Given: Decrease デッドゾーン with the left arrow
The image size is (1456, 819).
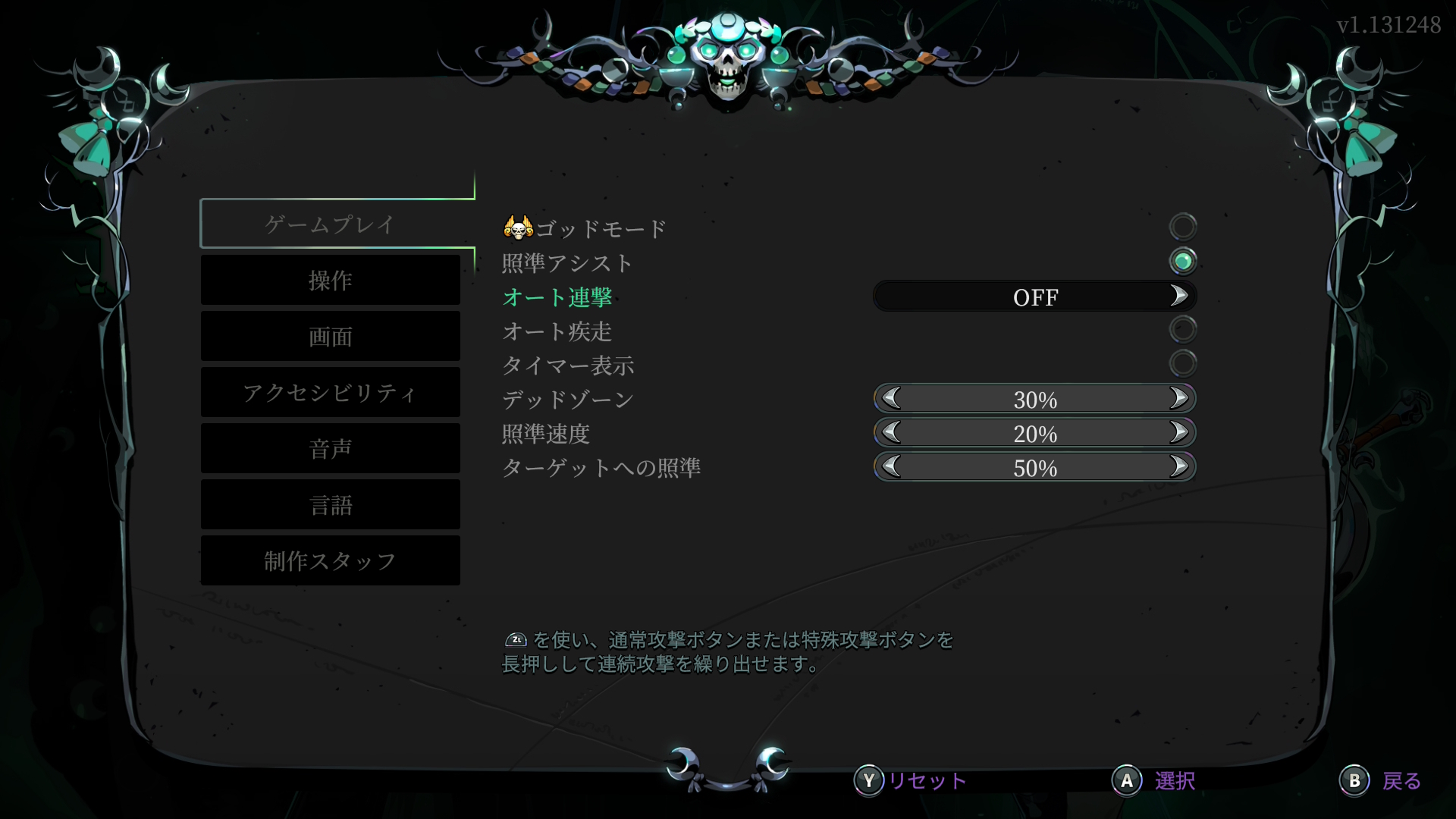Looking at the screenshot, I should click(892, 398).
